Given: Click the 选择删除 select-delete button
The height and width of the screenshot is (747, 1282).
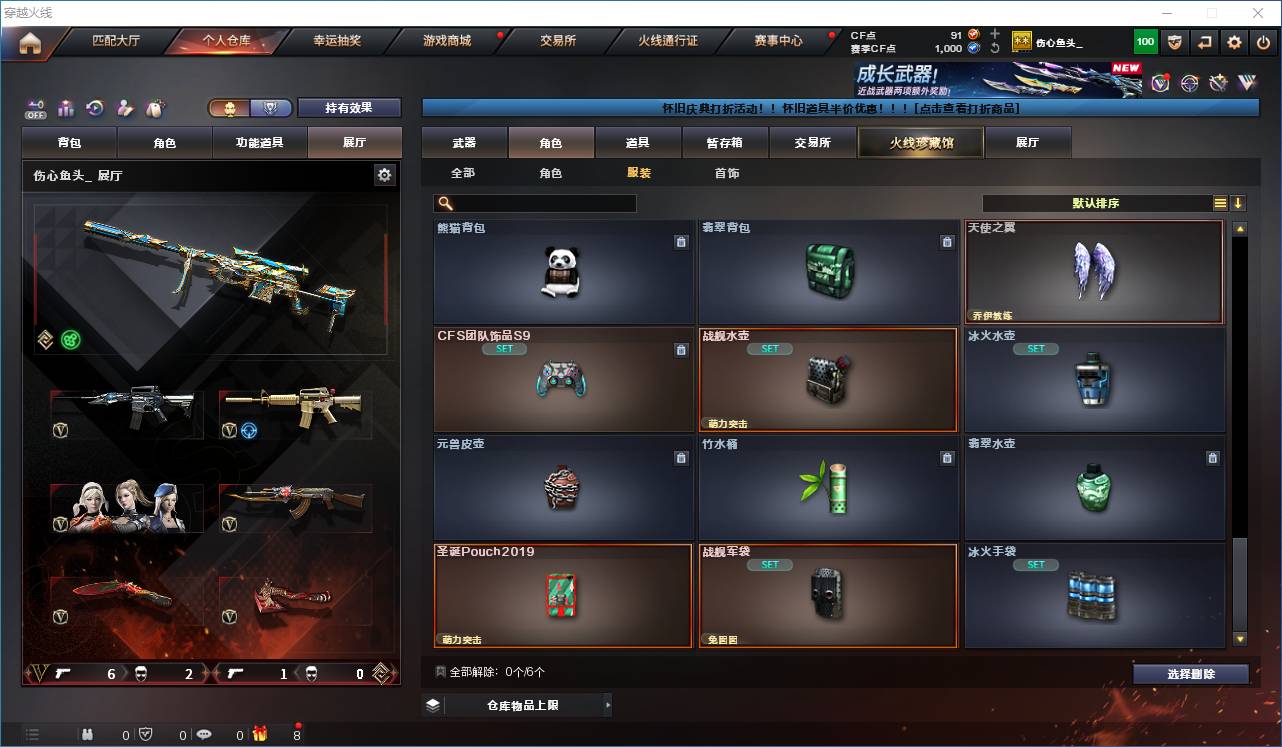Looking at the screenshot, I should coord(1190,674).
